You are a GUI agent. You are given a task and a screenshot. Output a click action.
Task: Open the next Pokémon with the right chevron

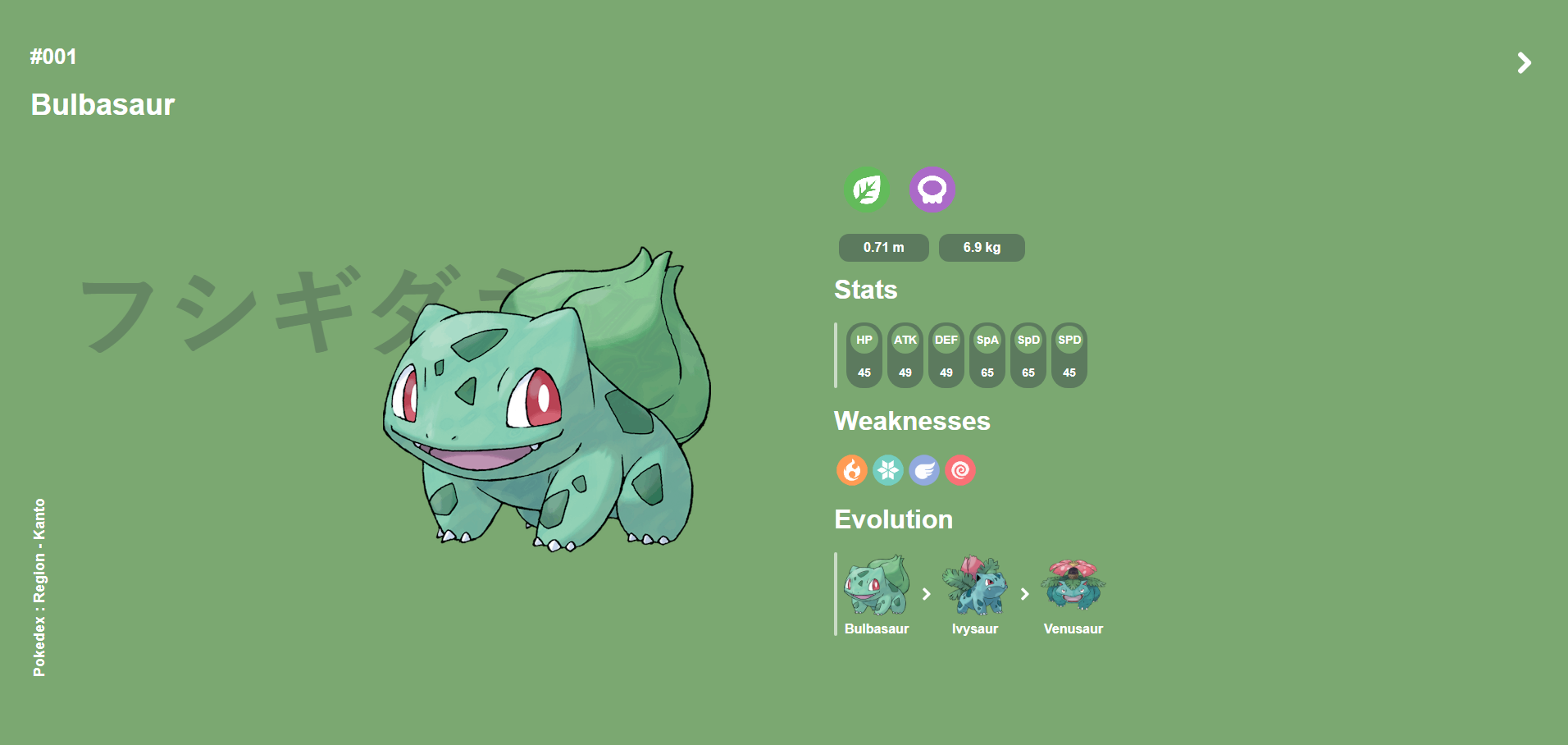pos(1524,62)
